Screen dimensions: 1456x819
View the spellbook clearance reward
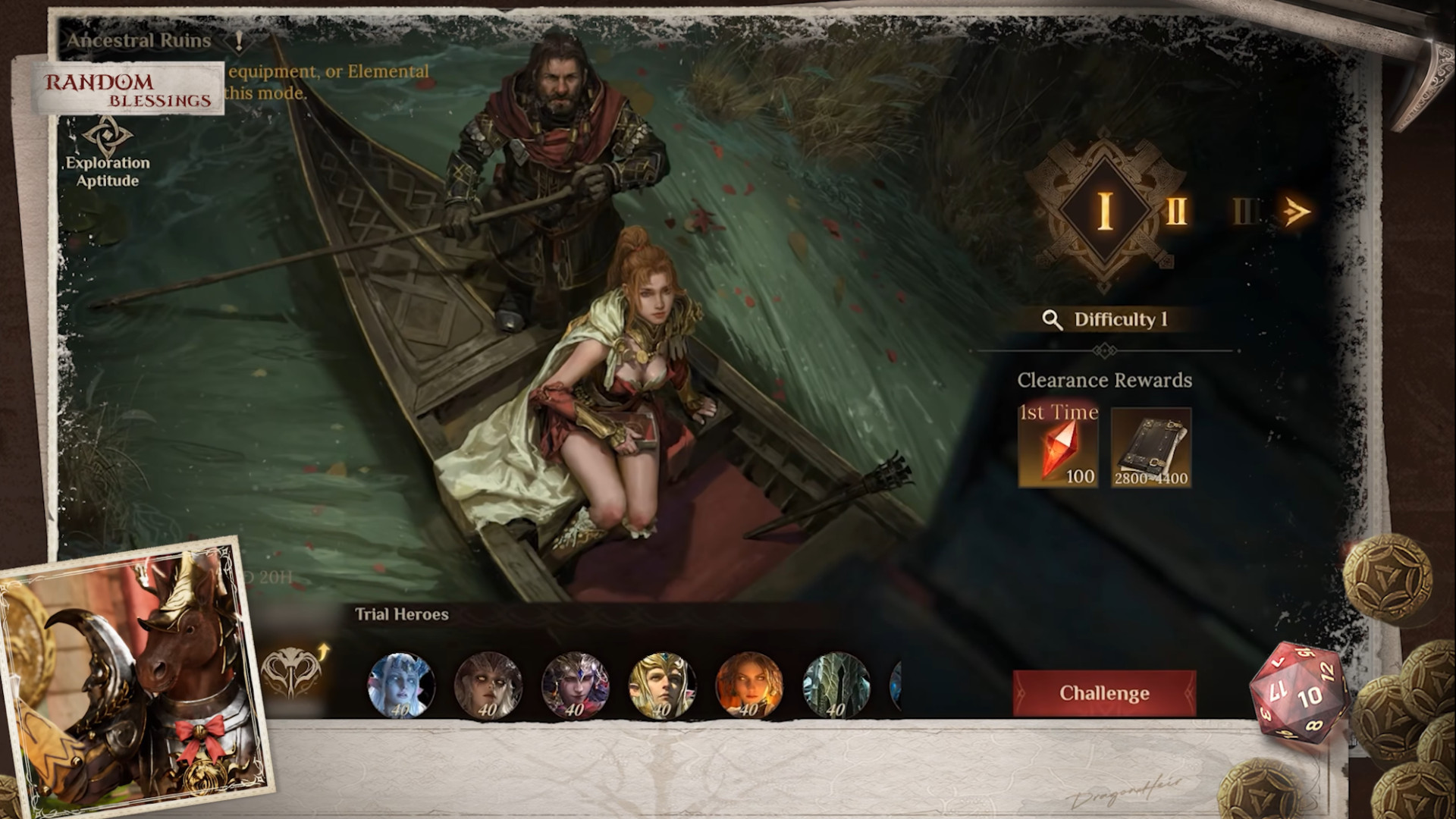click(x=1150, y=447)
